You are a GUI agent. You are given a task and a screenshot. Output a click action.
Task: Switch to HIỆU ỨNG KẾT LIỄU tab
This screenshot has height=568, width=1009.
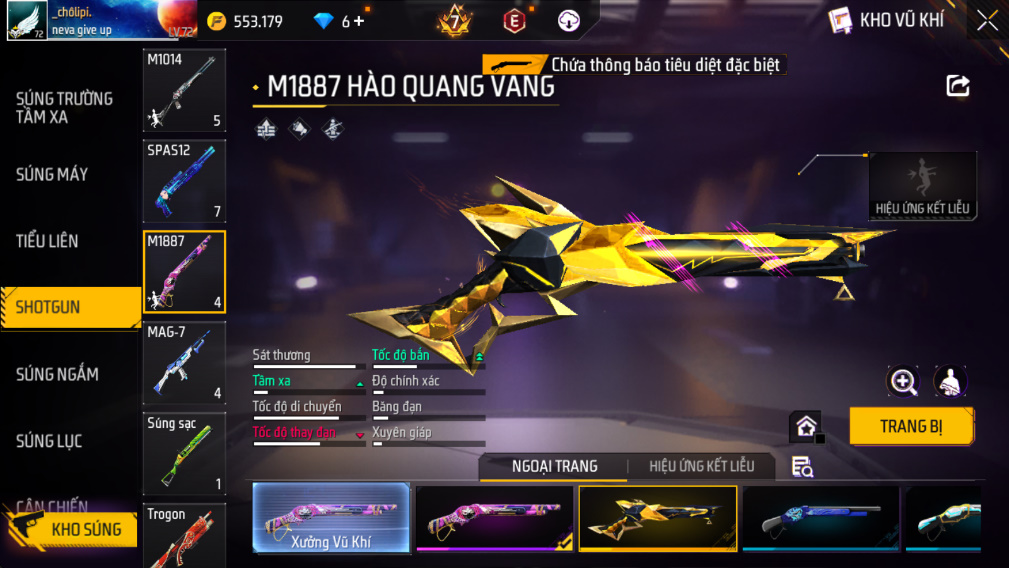[x=701, y=466]
